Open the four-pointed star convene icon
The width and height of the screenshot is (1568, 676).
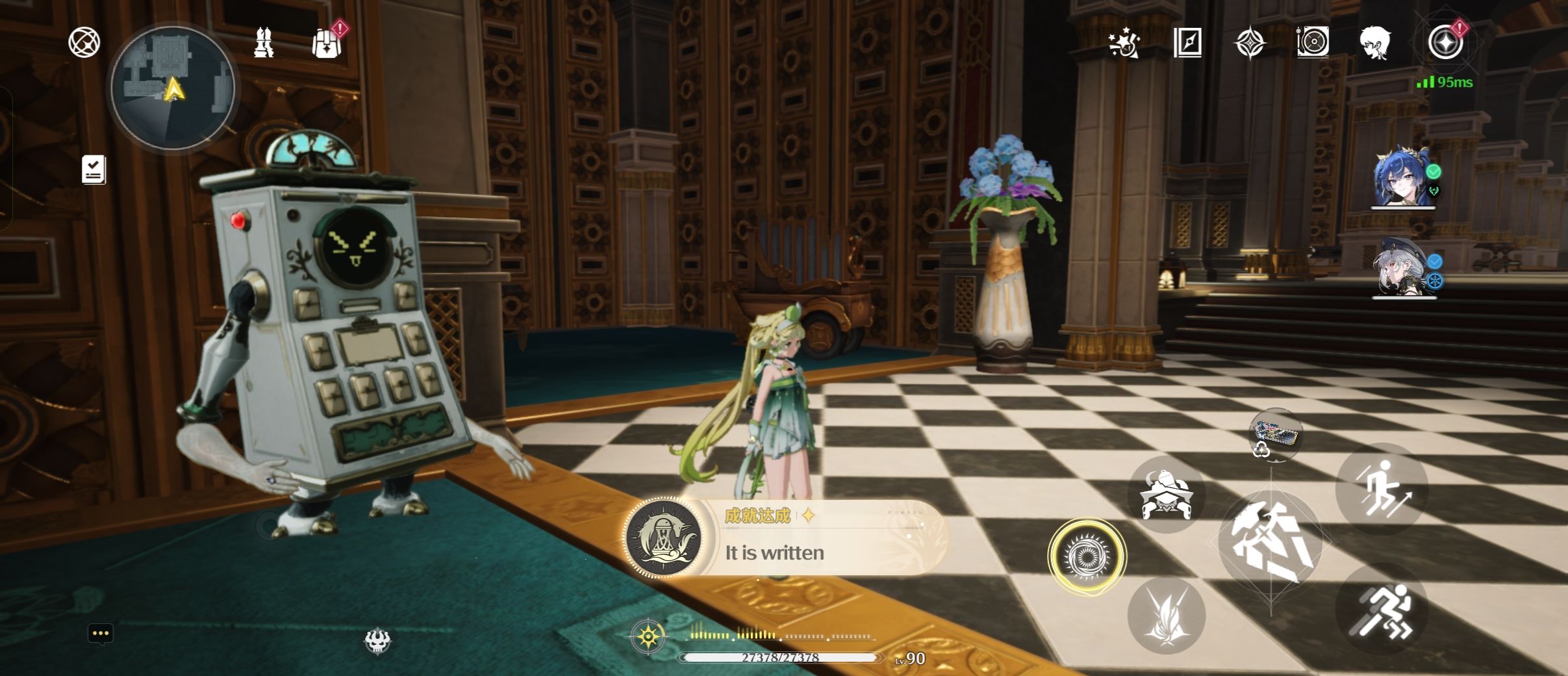pyautogui.click(x=1250, y=44)
